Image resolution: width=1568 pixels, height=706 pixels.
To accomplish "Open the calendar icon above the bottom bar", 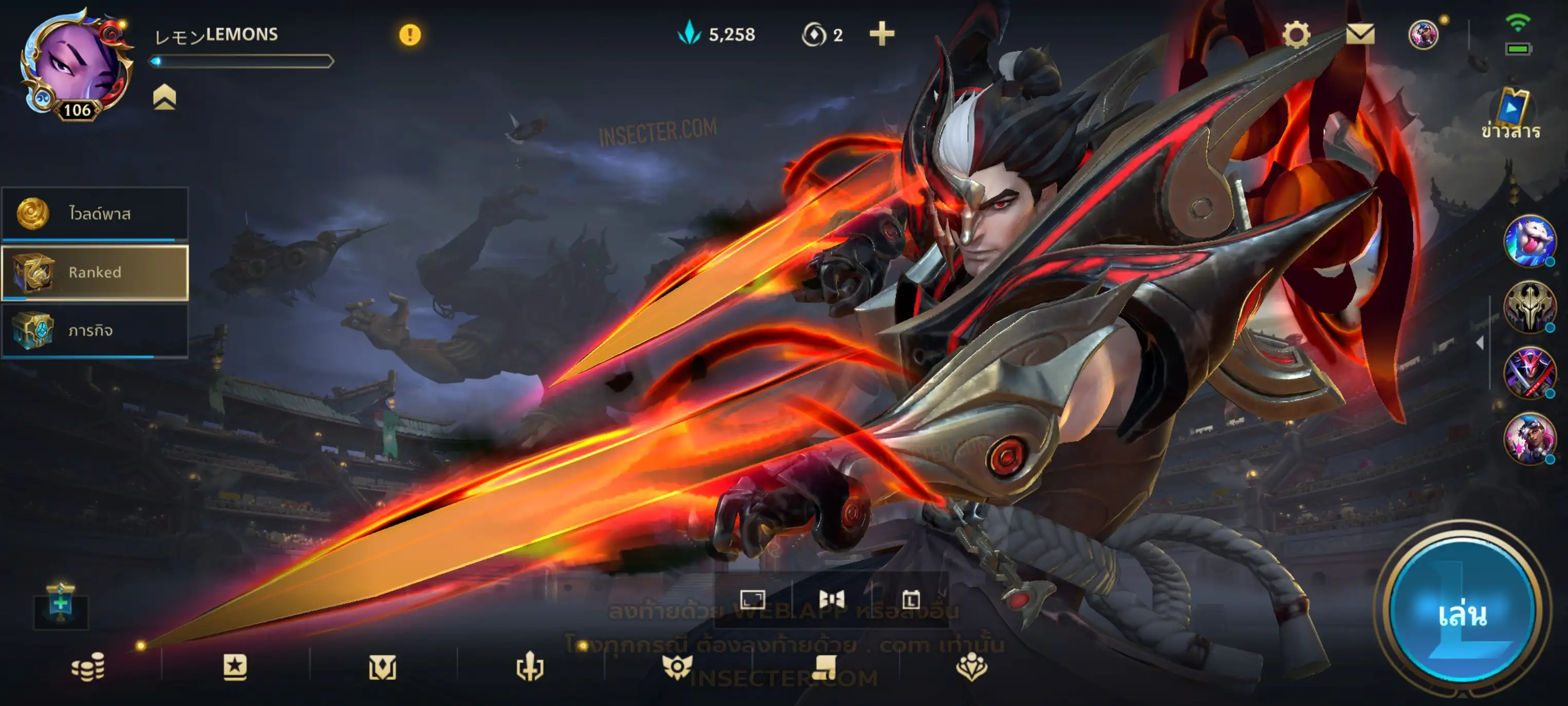I will [911, 600].
